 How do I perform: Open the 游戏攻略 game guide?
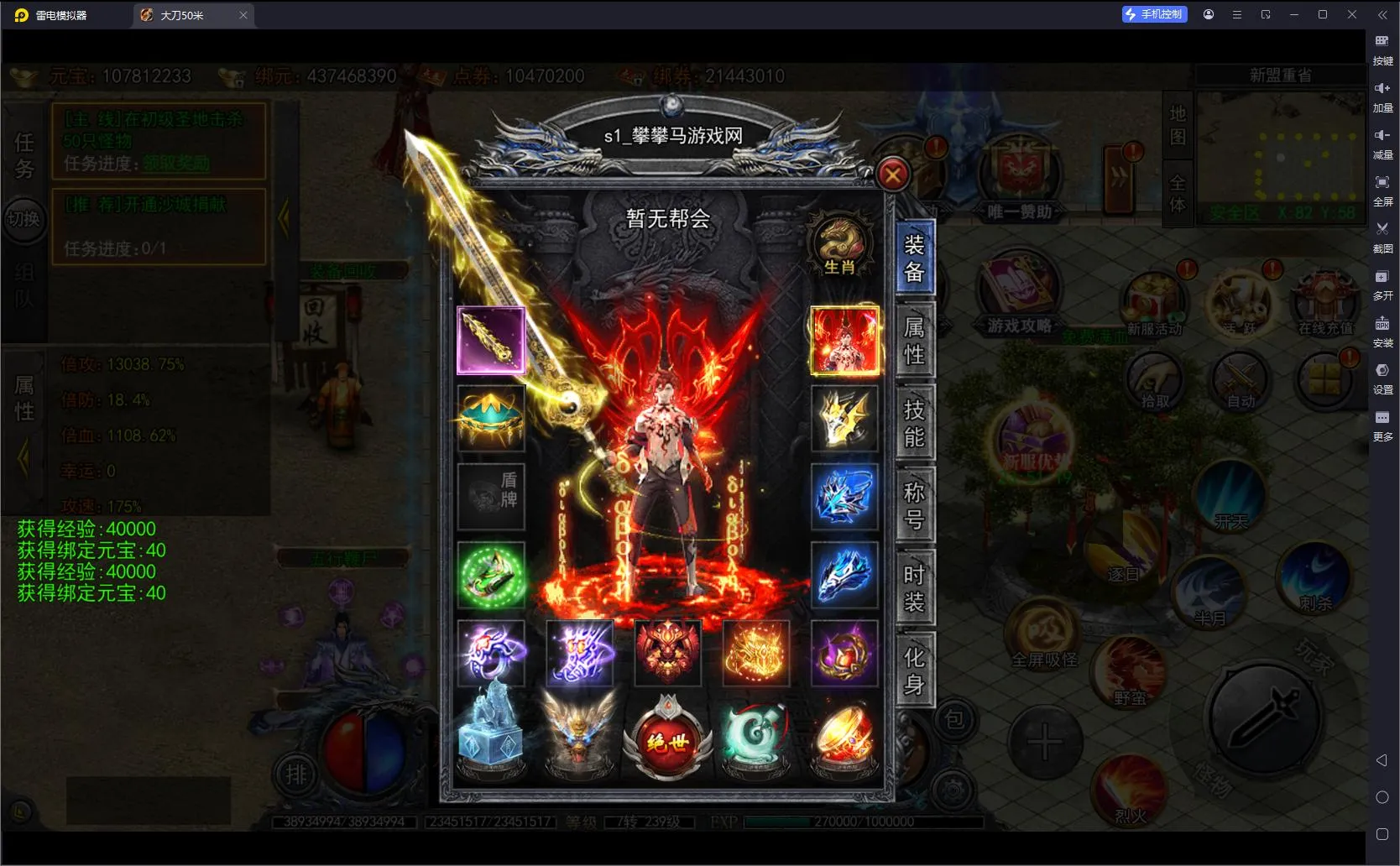coord(1019,298)
